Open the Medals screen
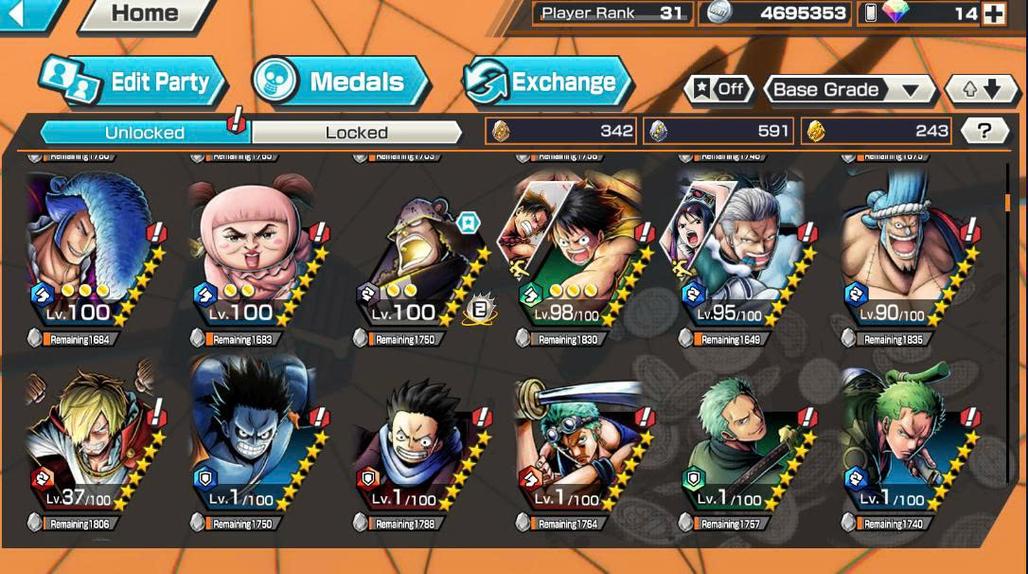This screenshot has width=1028, height=574. pyautogui.click(x=340, y=83)
